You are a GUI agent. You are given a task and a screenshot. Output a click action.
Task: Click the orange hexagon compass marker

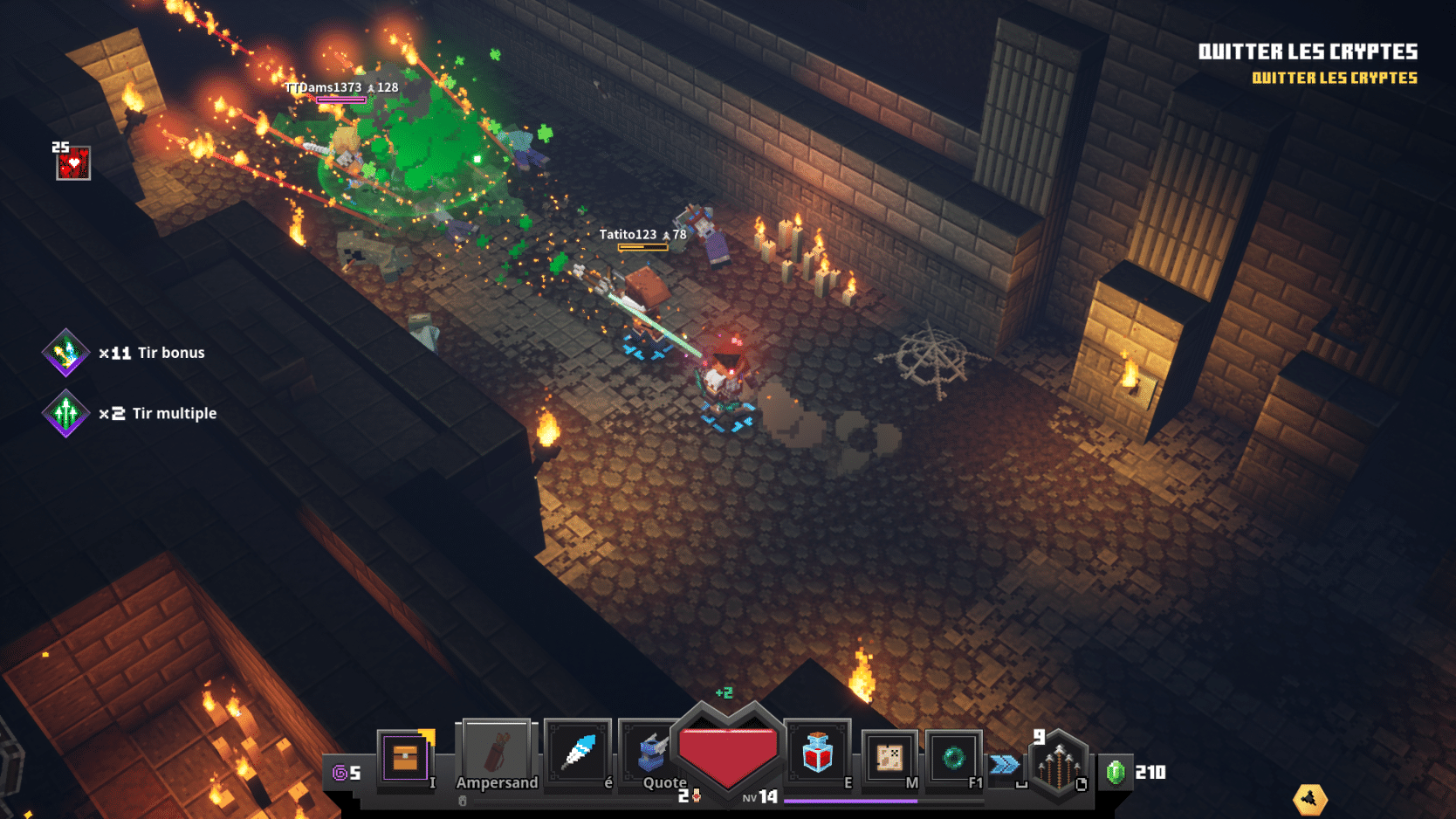point(1309,798)
